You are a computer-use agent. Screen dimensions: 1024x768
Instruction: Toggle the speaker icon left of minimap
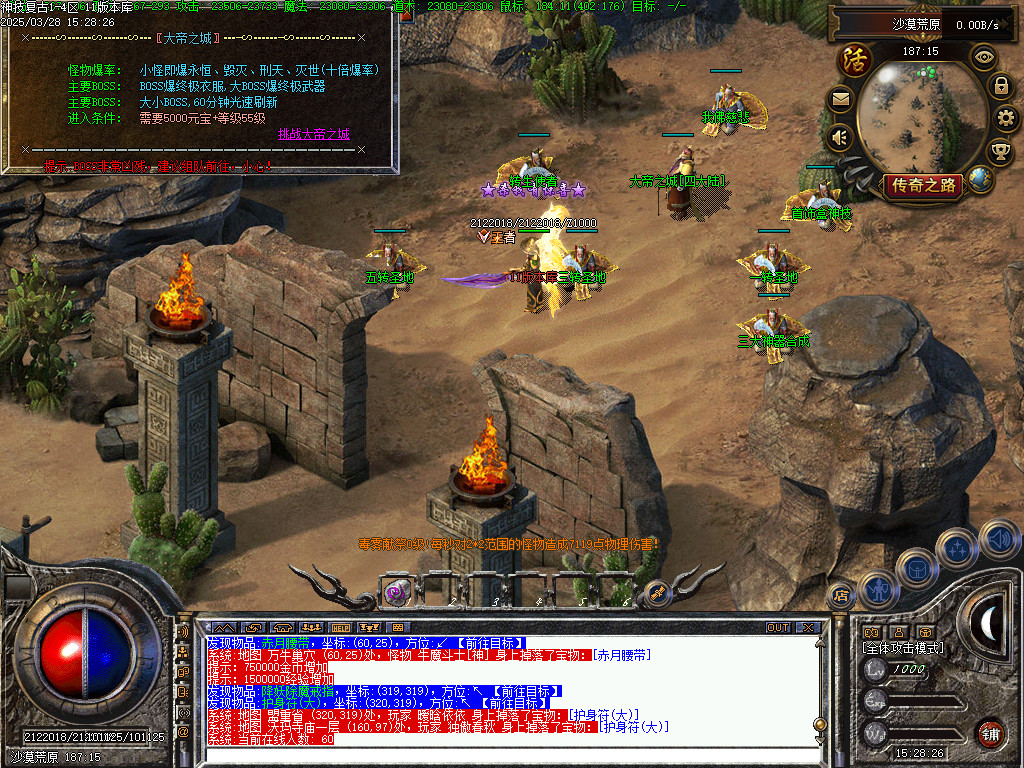[840, 137]
